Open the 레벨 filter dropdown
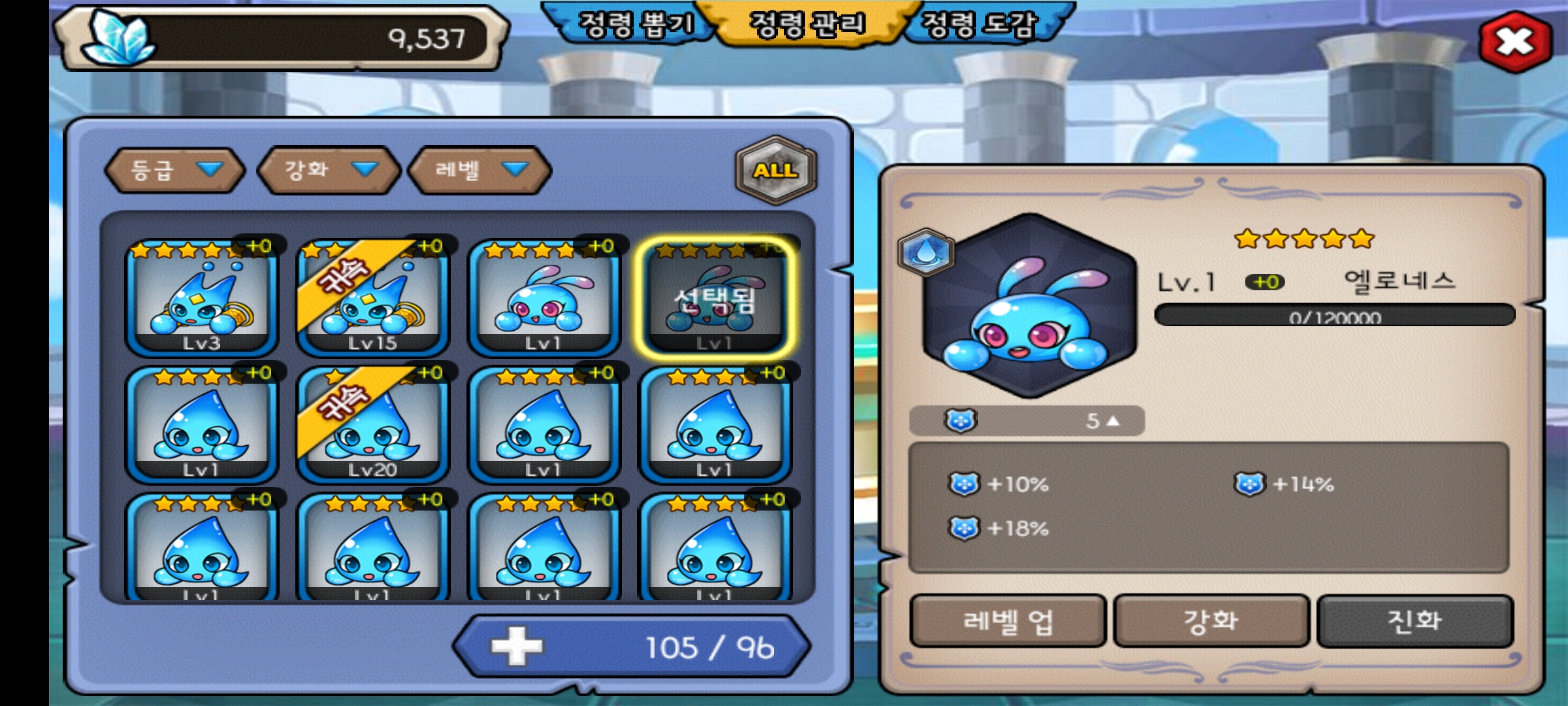The width and height of the screenshot is (1568, 706). (x=480, y=170)
